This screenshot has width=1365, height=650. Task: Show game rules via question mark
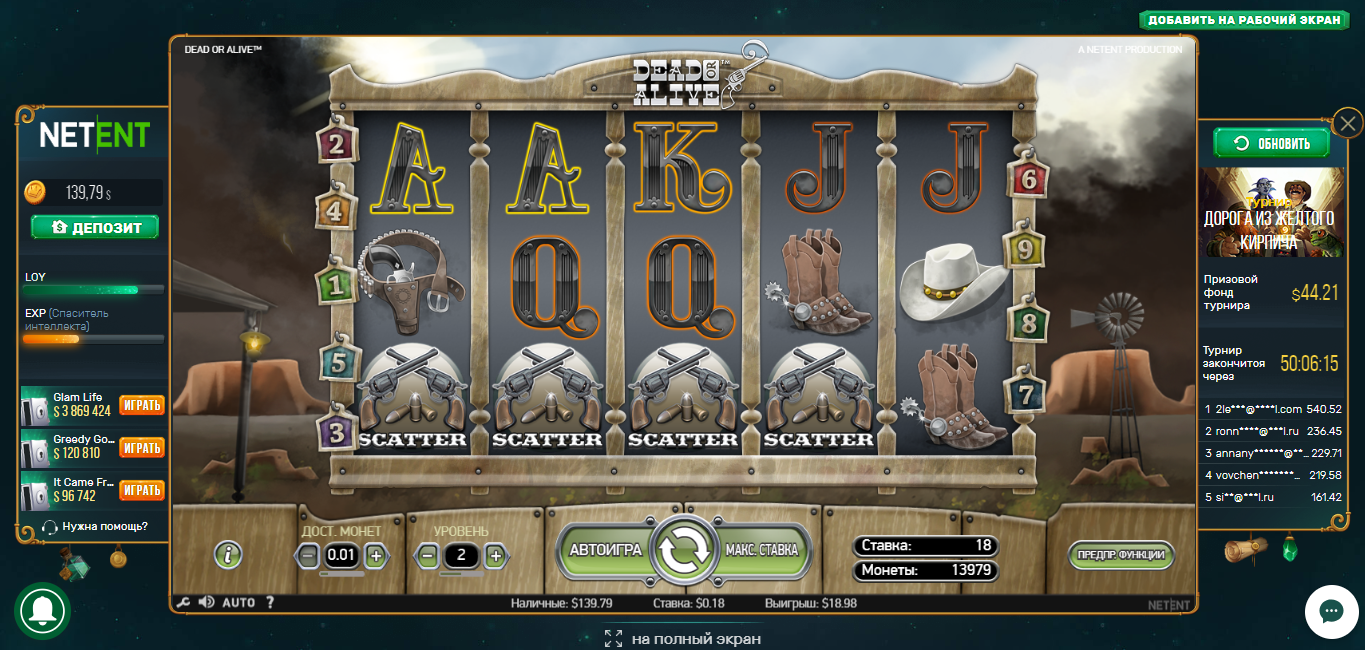pyautogui.click(x=269, y=603)
